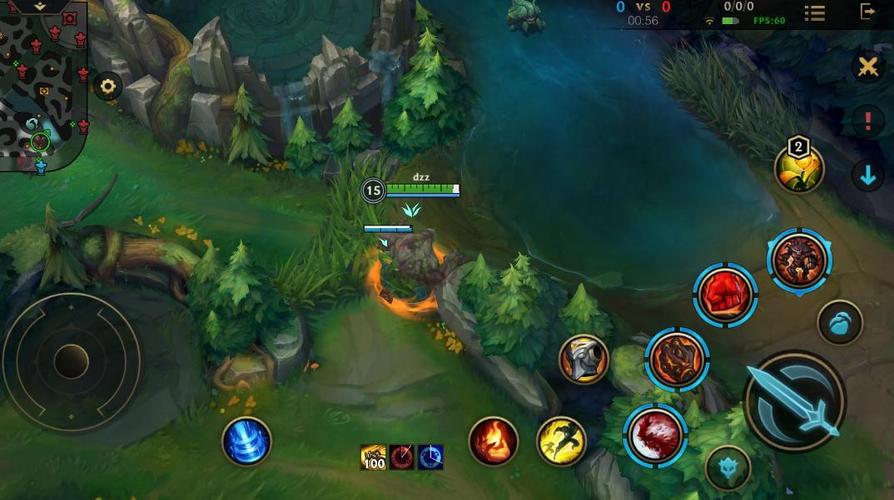
Task: Open settings with the gear icon
Action: [107, 87]
